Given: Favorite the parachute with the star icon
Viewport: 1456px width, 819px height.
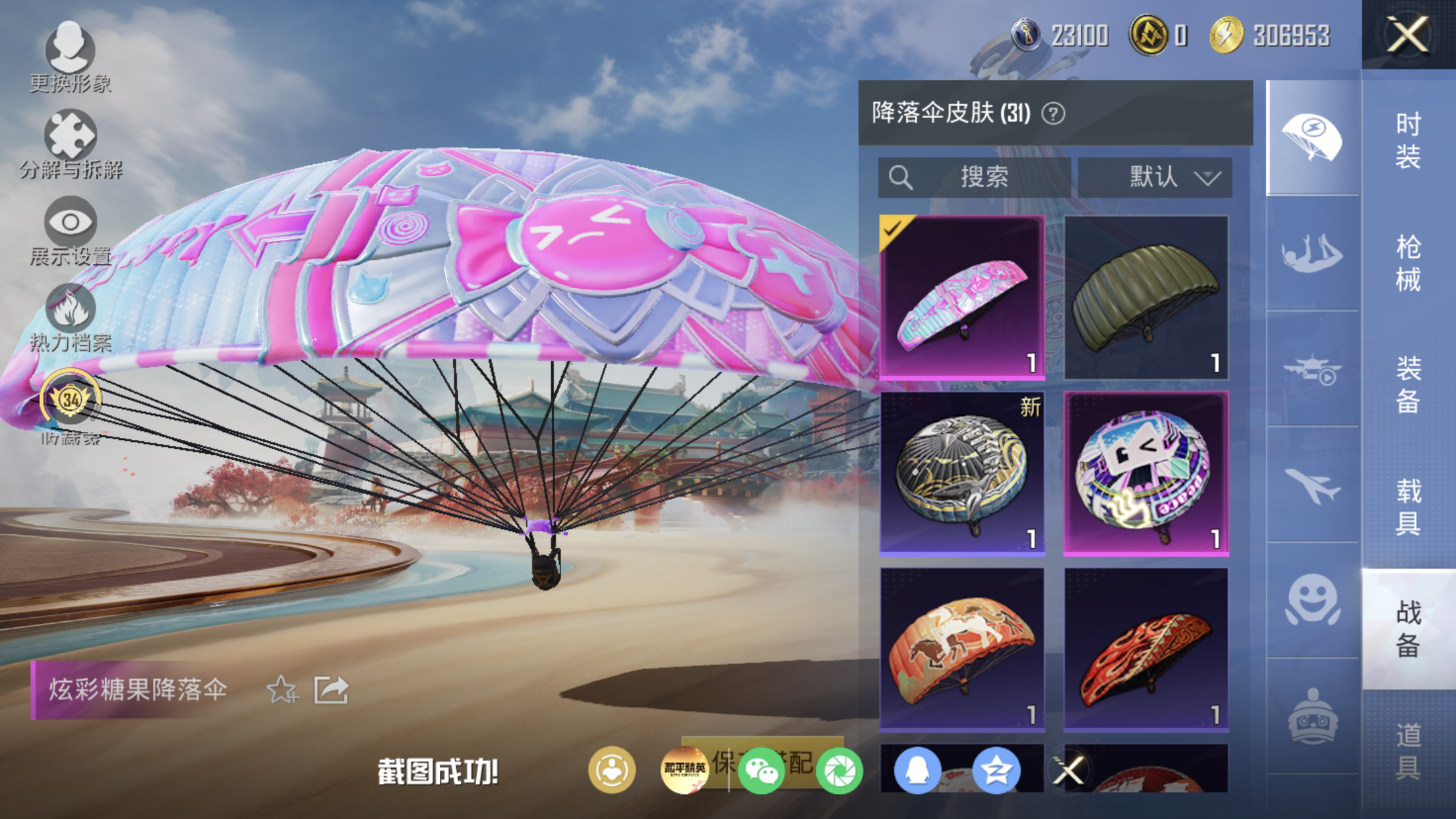Looking at the screenshot, I should tap(282, 690).
